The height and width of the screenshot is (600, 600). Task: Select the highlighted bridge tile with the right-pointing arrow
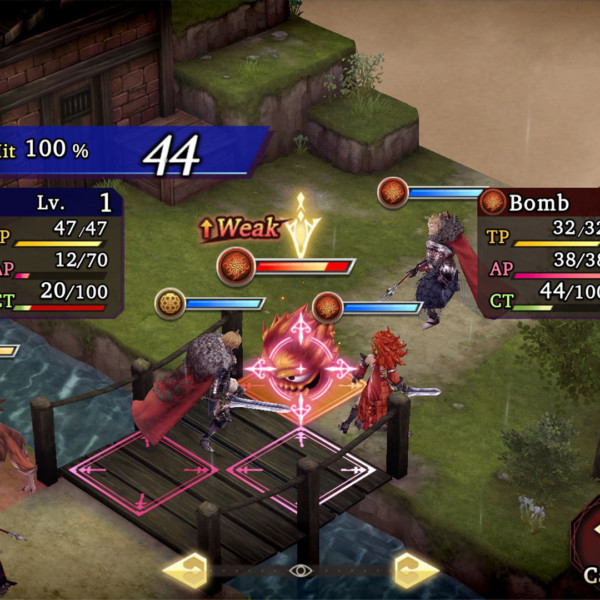(x=302, y=468)
